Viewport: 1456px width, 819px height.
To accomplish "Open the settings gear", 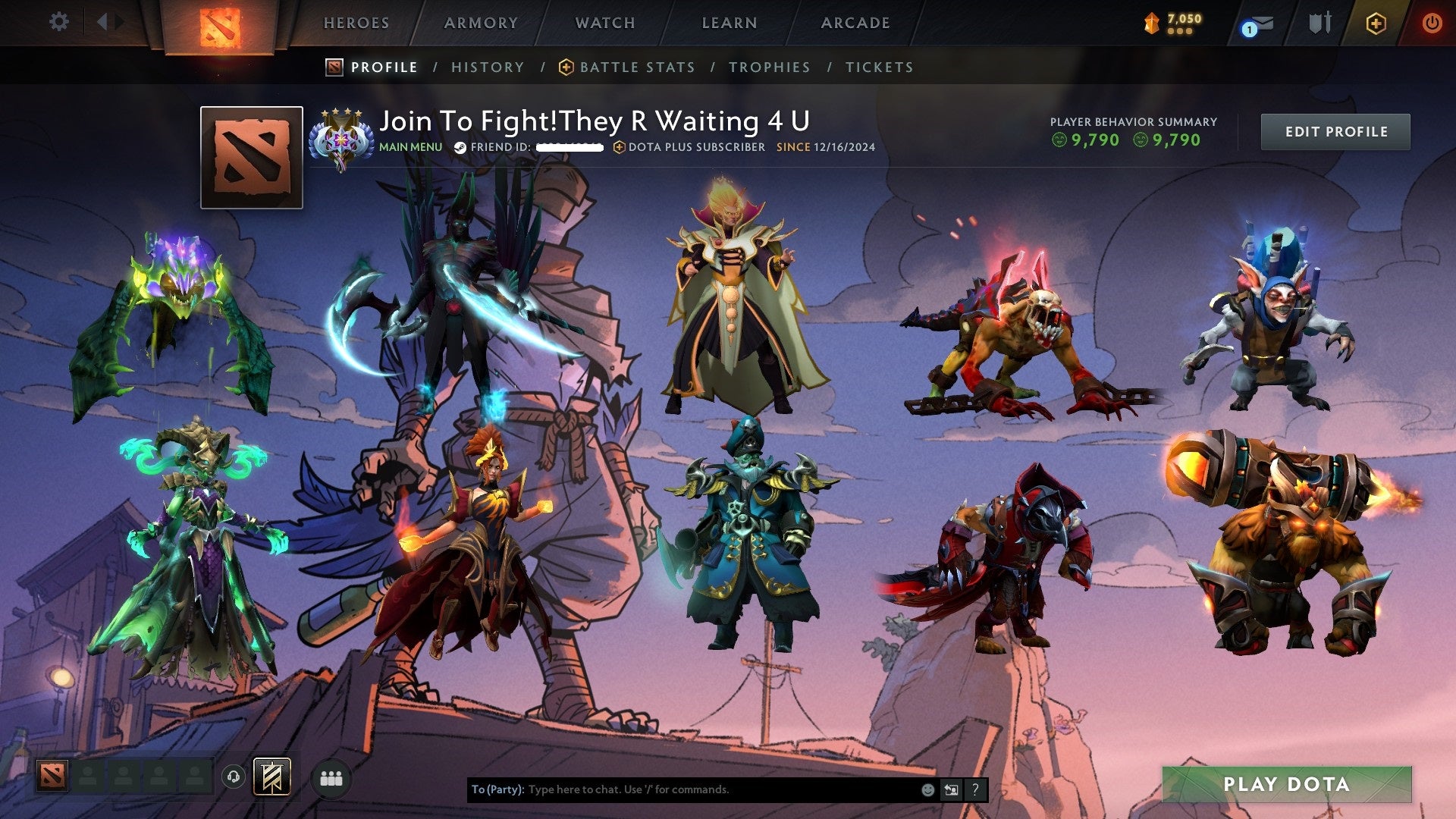I will 58,22.
